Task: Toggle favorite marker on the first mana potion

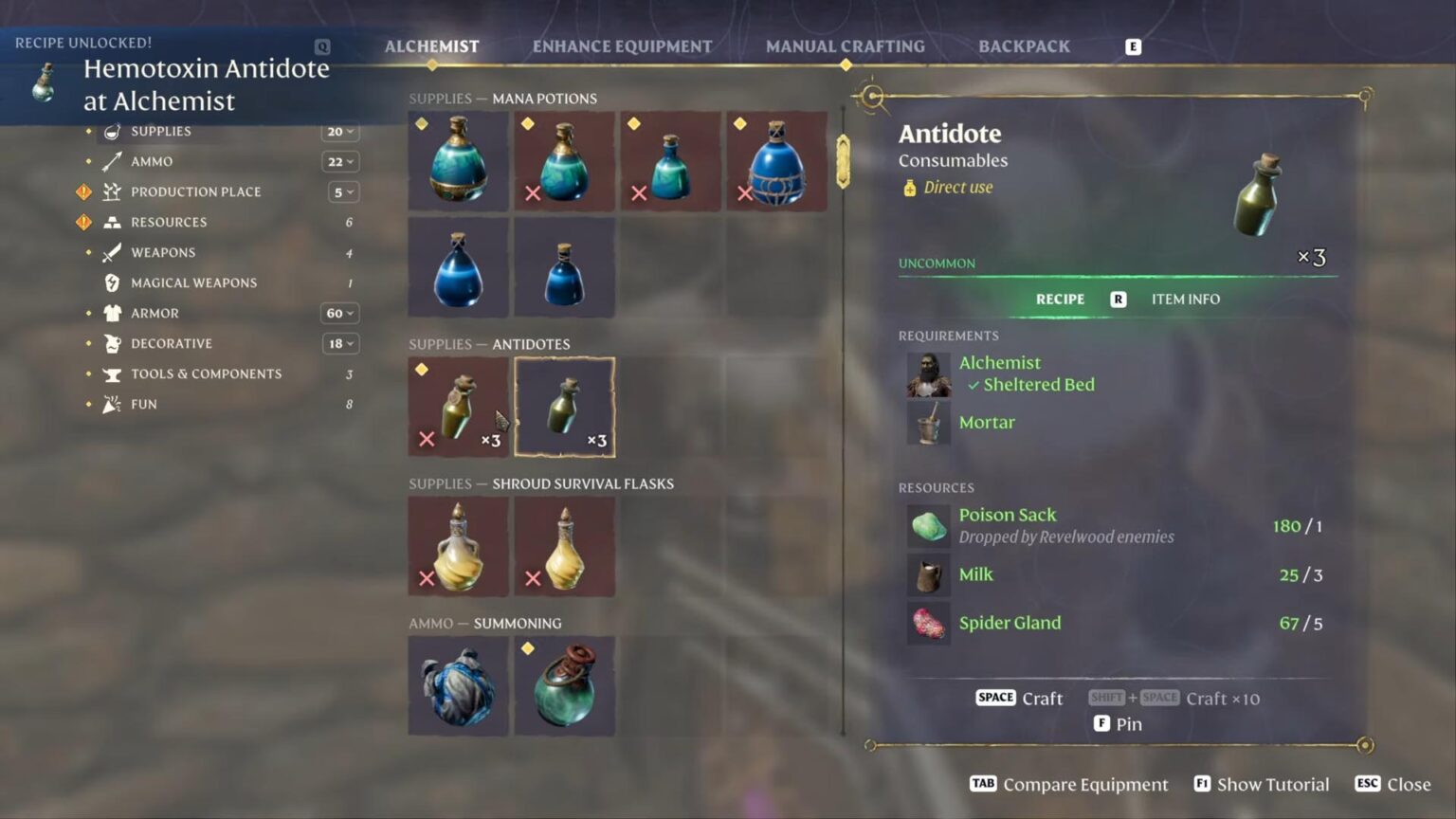Action: pos(420,122)
